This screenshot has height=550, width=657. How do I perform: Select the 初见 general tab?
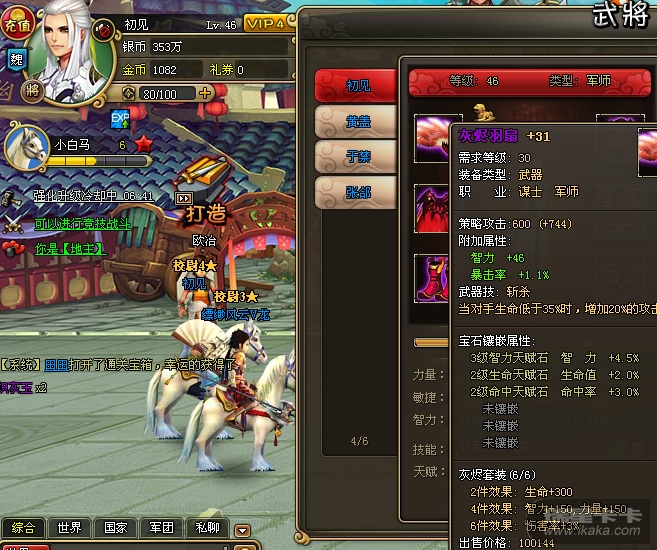point(355,86)
